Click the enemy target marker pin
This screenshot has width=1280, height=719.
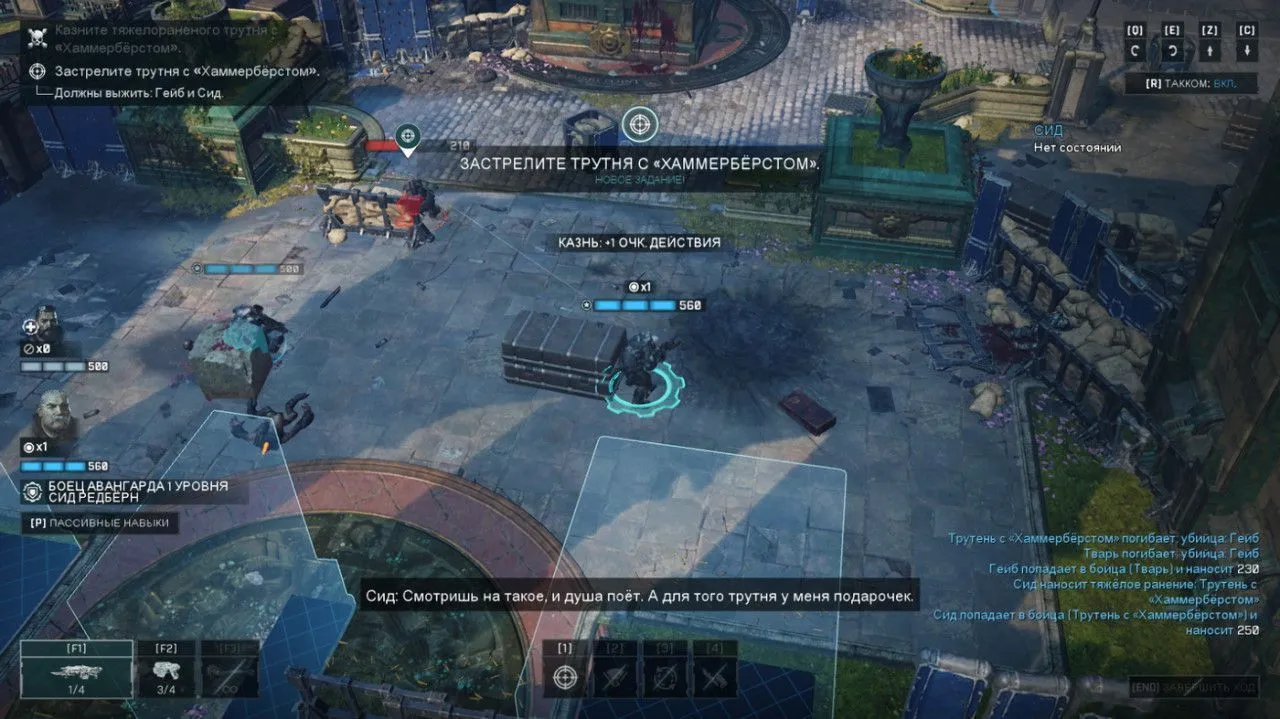tap(407, 138)
